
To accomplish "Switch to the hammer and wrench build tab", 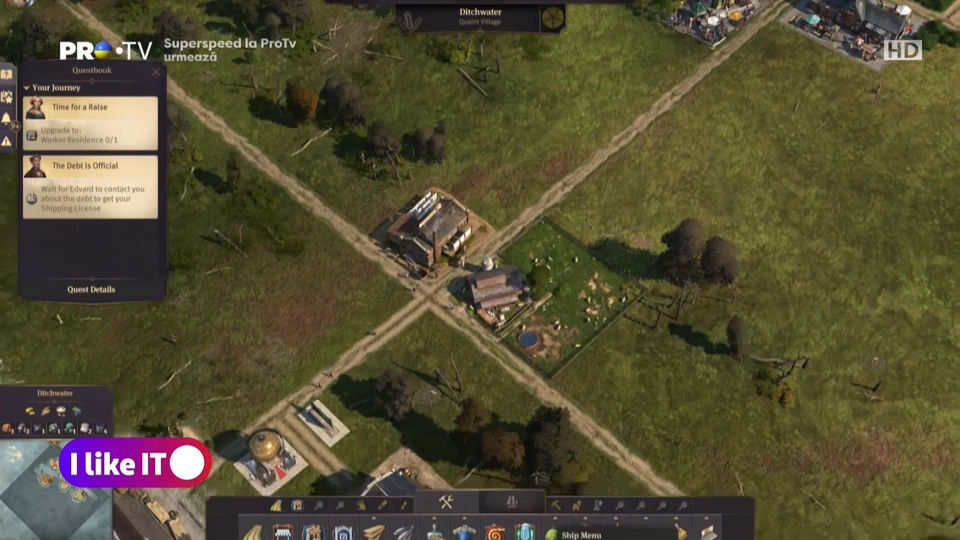I will click(446, 502).
